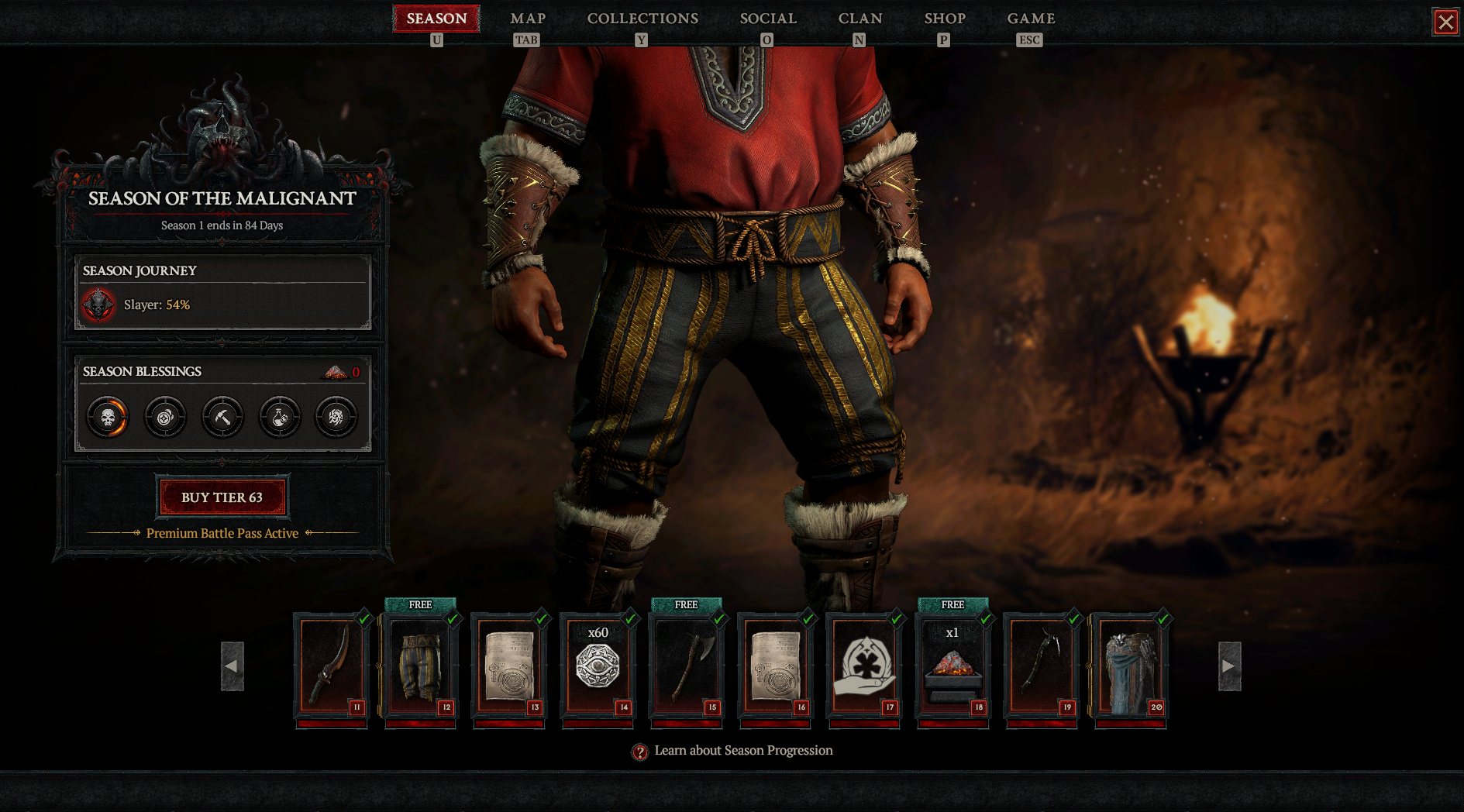Select the Season tab
This screenshot has height=812, width=1464.
[x=436, y=19]
